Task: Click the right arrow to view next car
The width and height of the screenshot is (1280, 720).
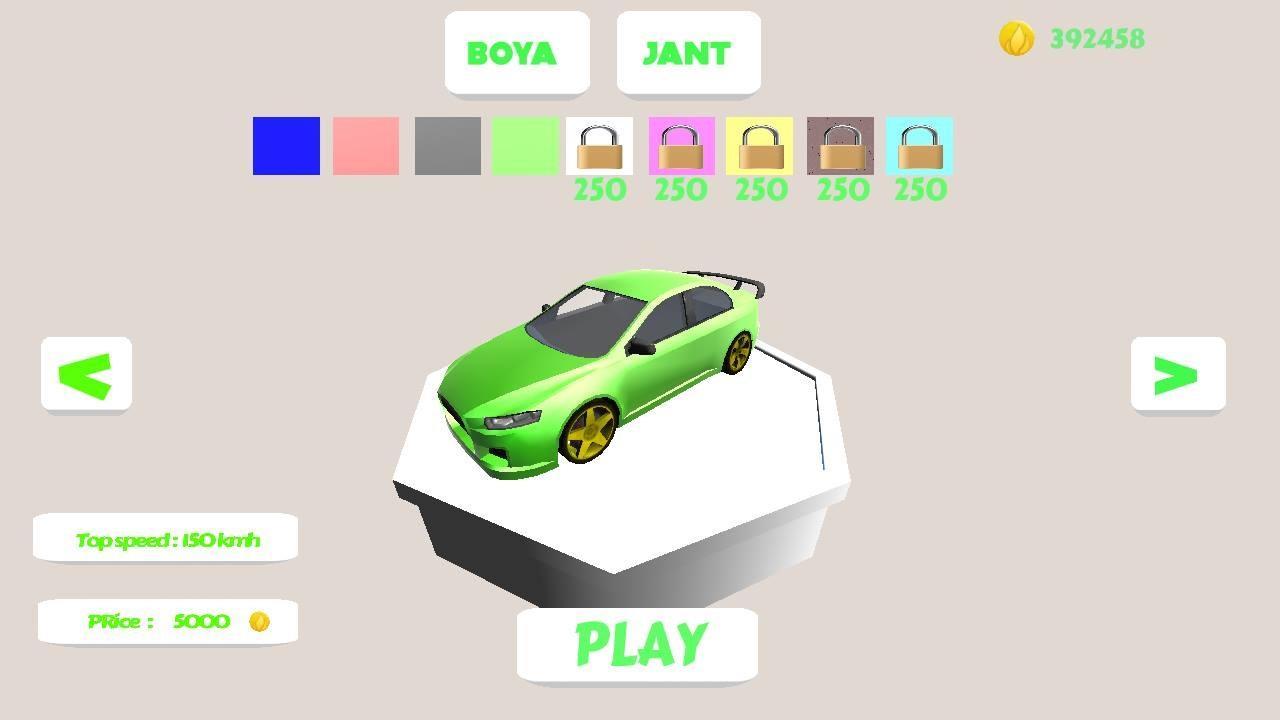Action: [1178, 374]
